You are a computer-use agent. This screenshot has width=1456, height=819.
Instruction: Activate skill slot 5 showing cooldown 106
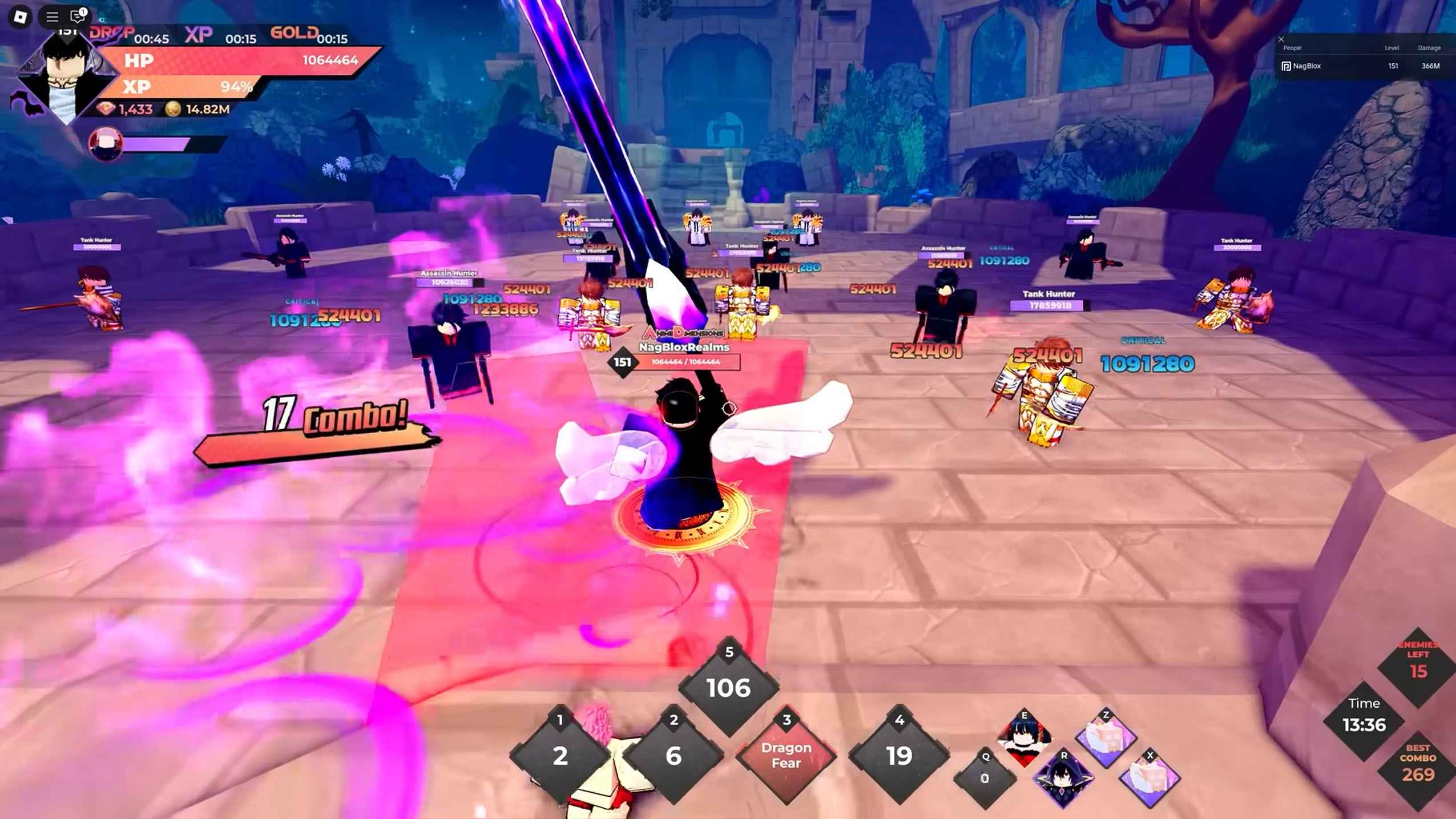click(x=728, y=688)
